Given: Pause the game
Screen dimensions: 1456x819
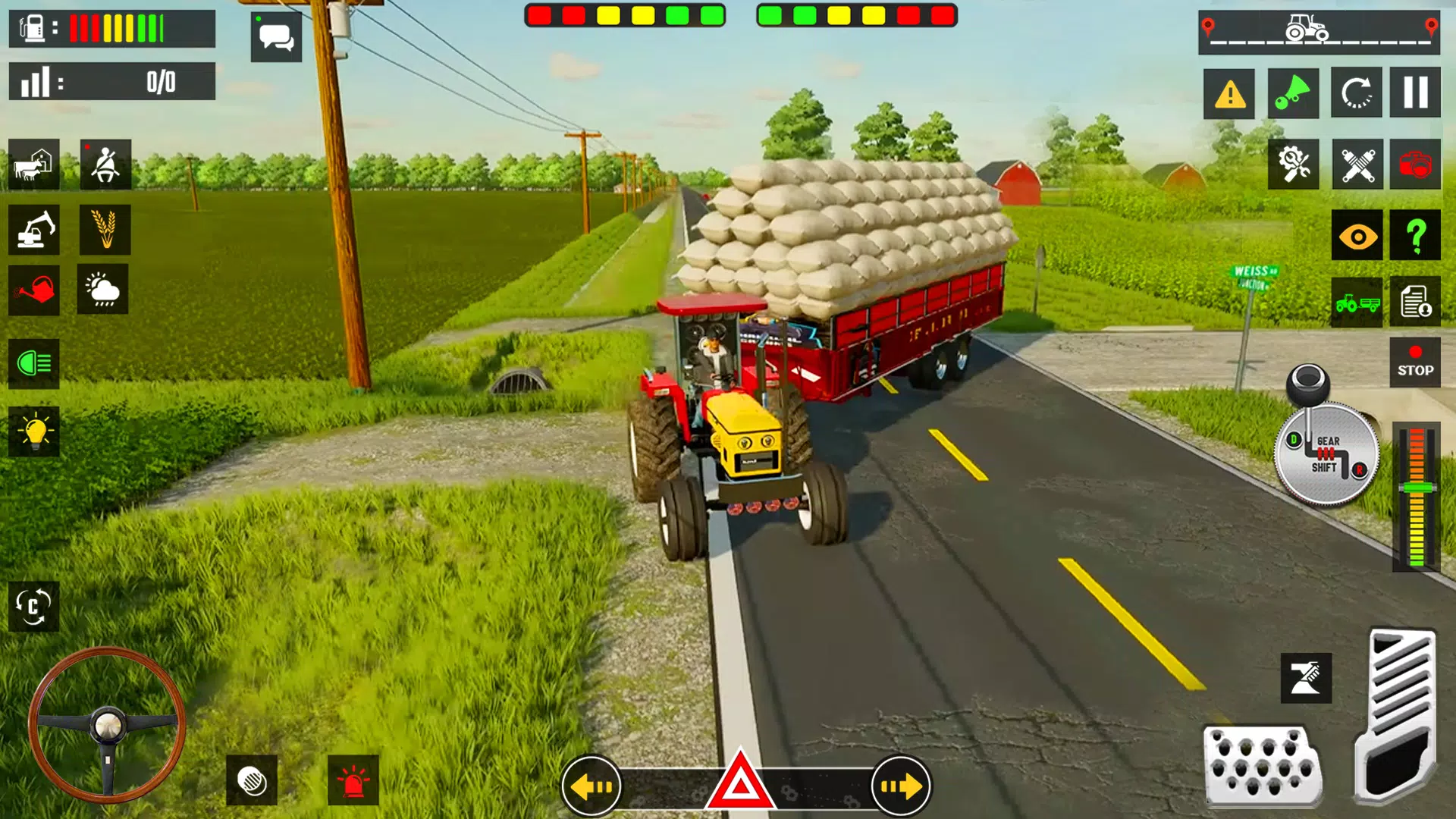Looking at the screenshot, I should [x=1415, y=93].
